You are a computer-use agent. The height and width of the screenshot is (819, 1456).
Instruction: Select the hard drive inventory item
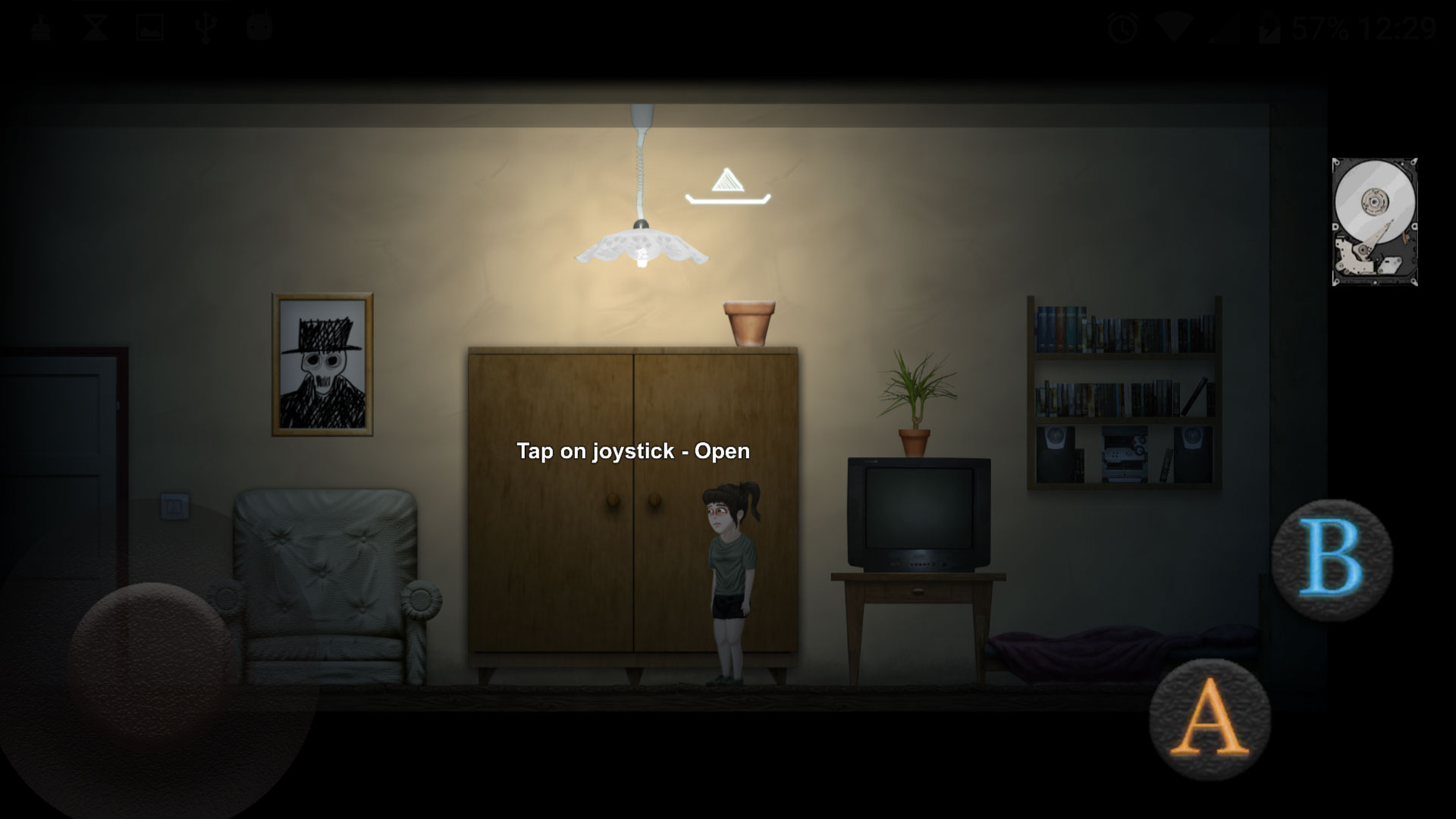click(x=1374, y=221)
